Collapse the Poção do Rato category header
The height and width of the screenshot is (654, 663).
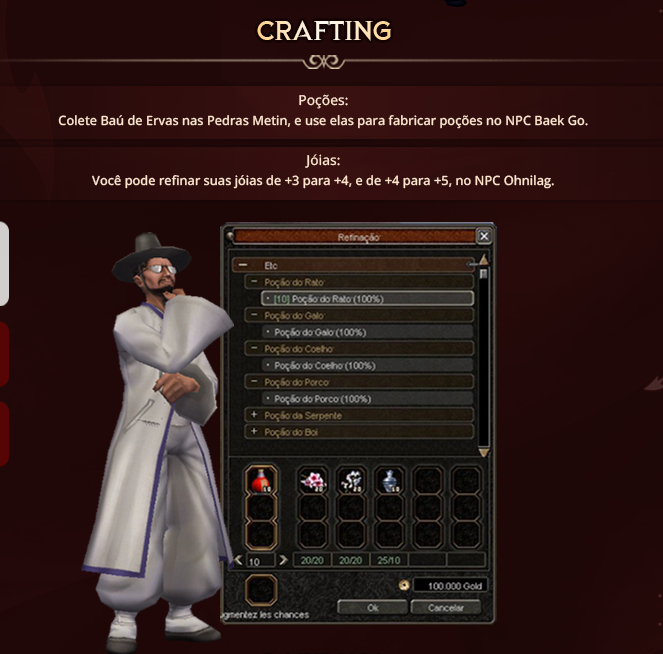coord(254,282)
